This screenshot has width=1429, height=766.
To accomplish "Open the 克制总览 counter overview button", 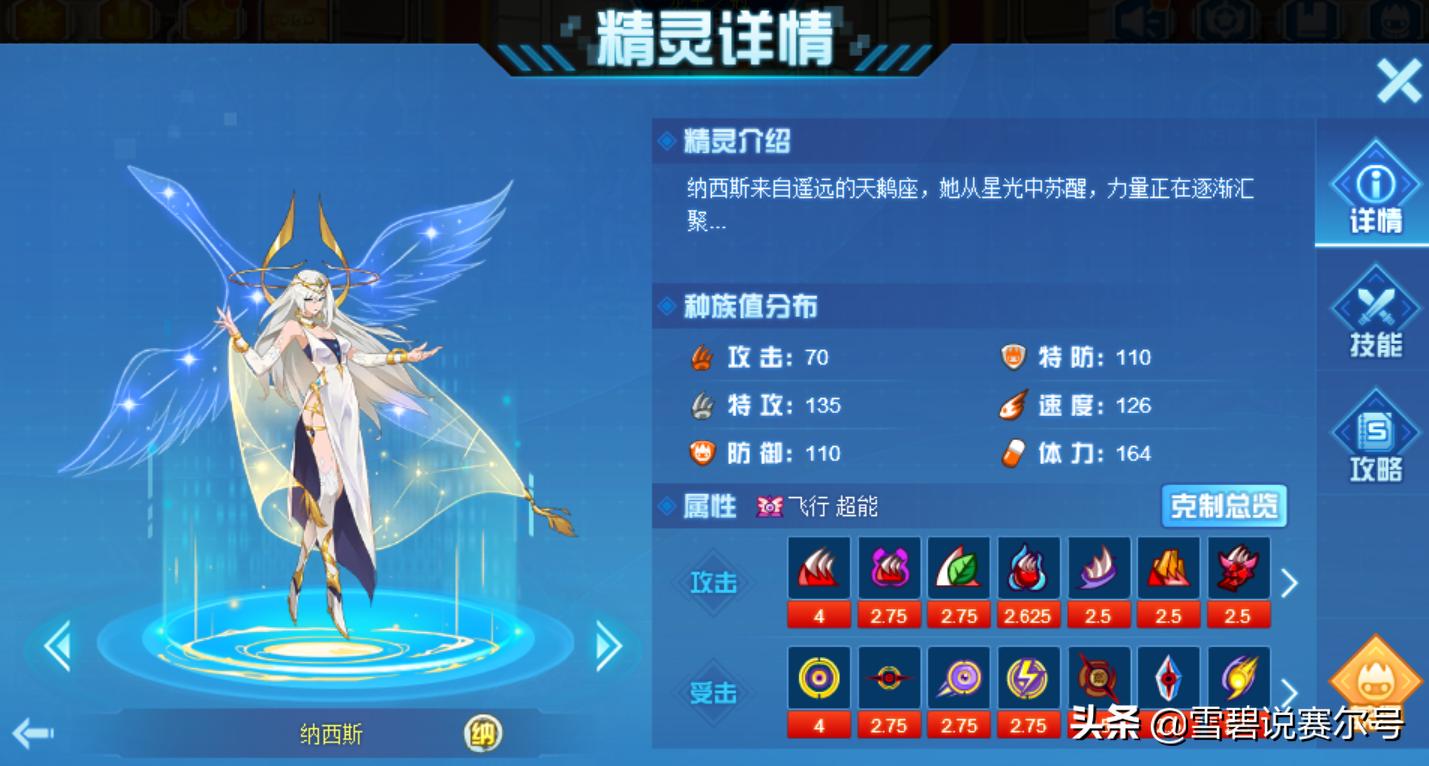I will click(1222, 507).
